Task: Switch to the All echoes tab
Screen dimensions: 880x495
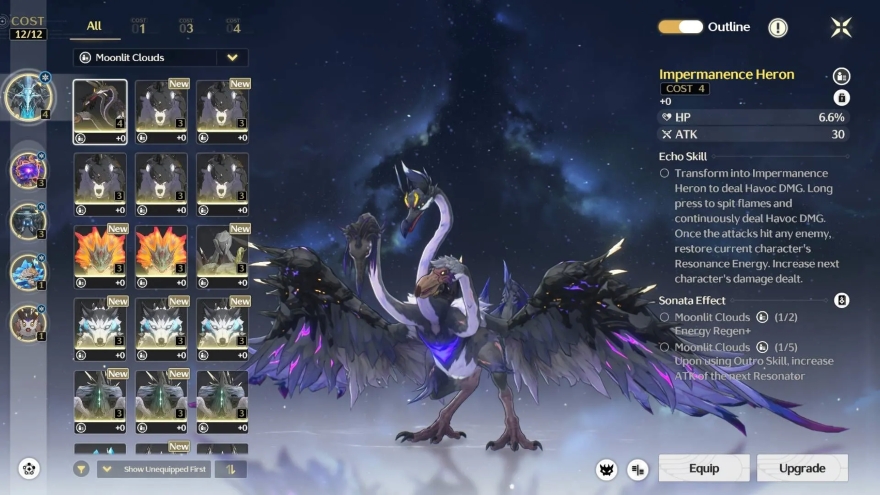Action: pos(94,26)
